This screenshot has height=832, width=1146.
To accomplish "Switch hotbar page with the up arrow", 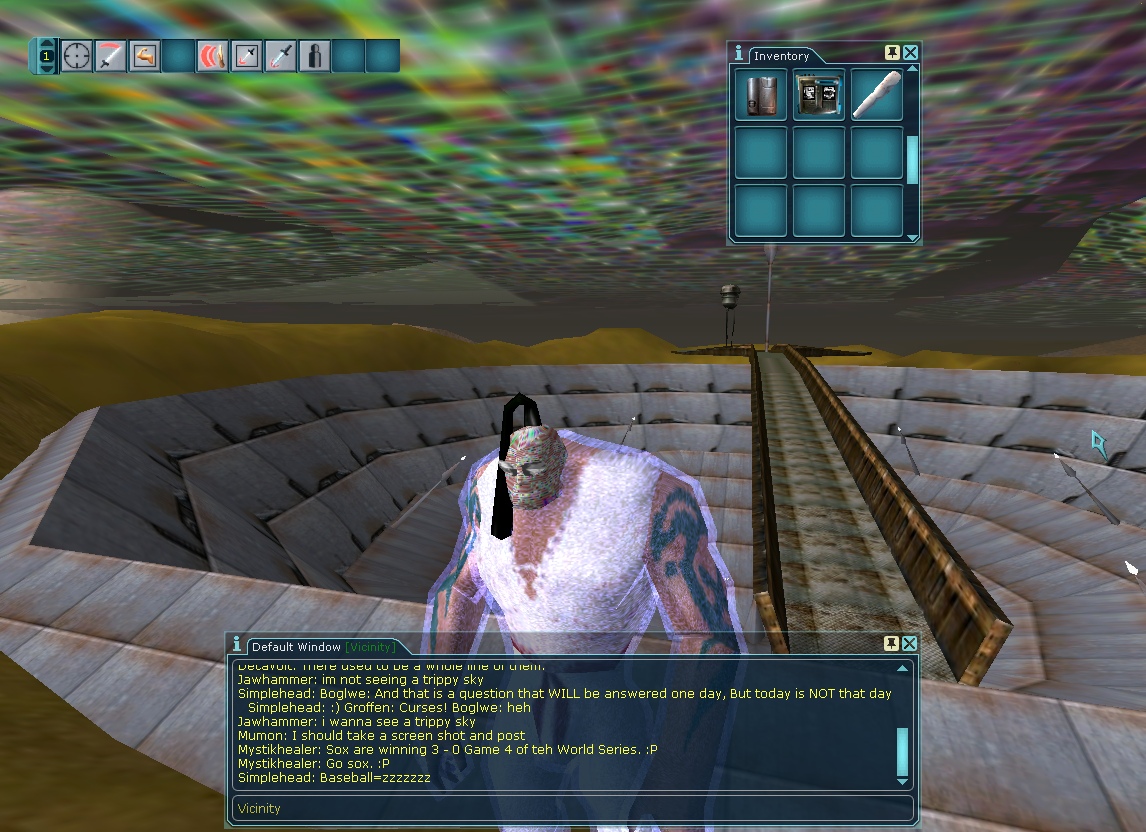I will 46,45.
